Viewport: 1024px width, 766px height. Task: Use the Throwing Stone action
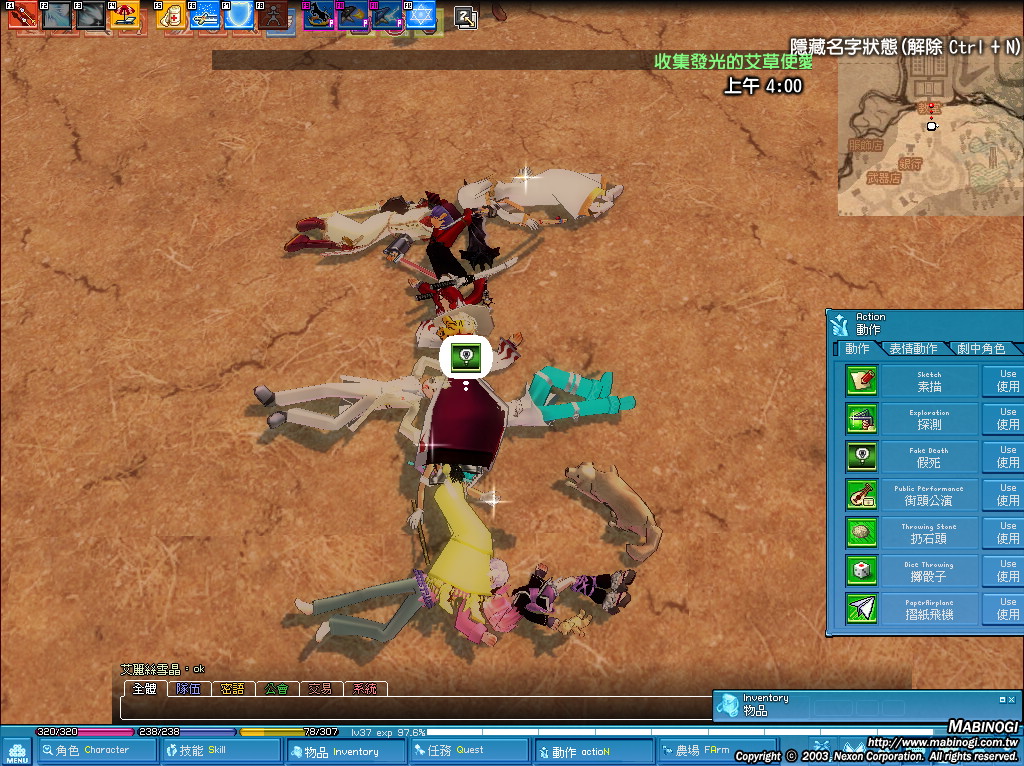pyautogui.click(x=1006, y=533)
